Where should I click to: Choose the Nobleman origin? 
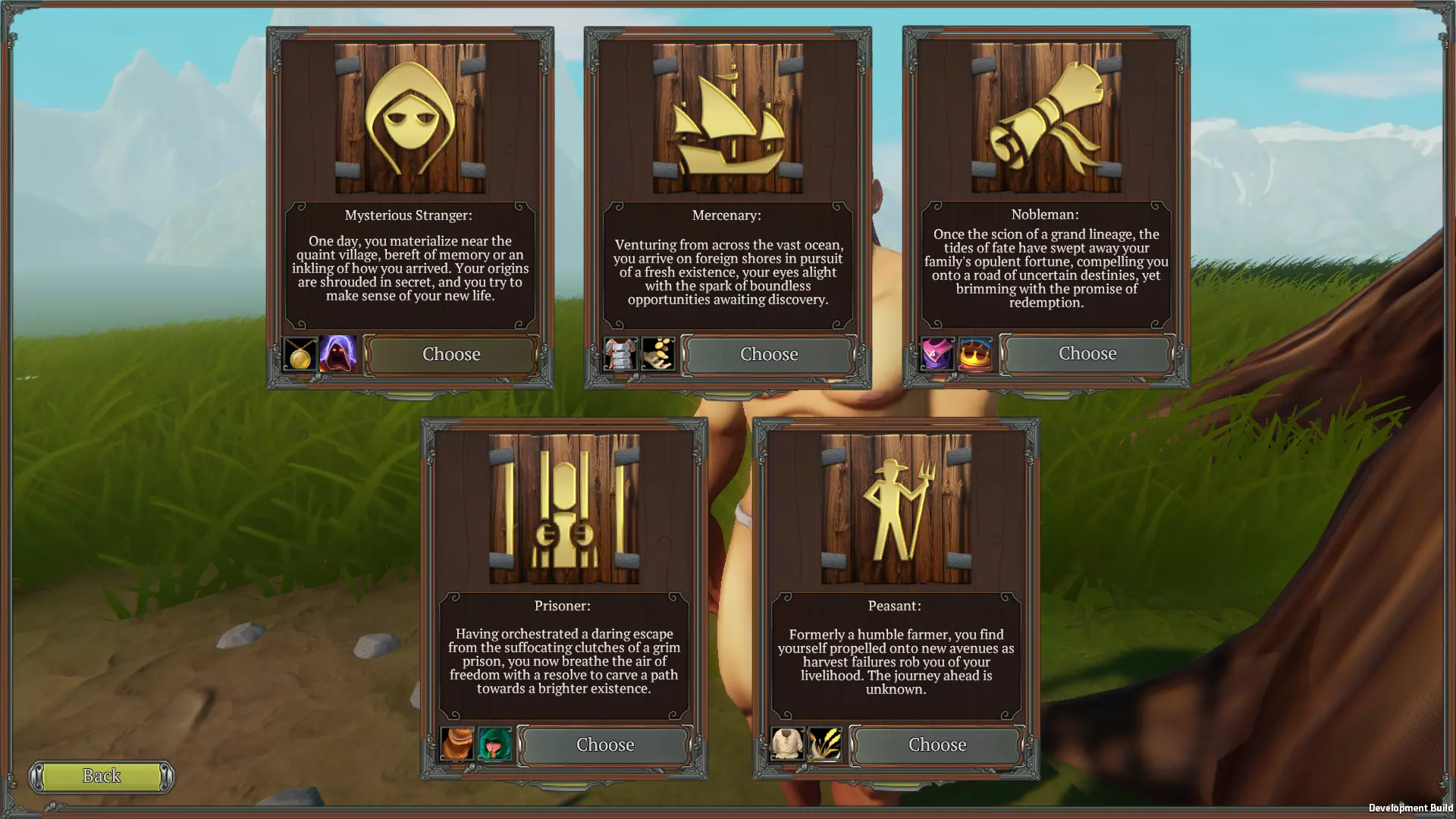1087,353
